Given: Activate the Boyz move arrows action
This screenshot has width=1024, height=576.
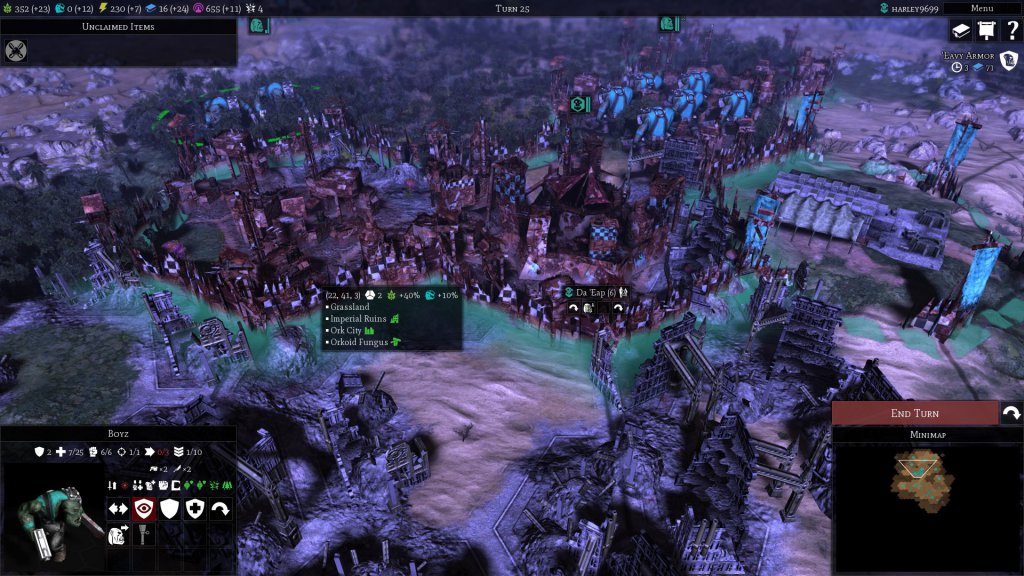Looking at the screenshot, I should [118, 509].
